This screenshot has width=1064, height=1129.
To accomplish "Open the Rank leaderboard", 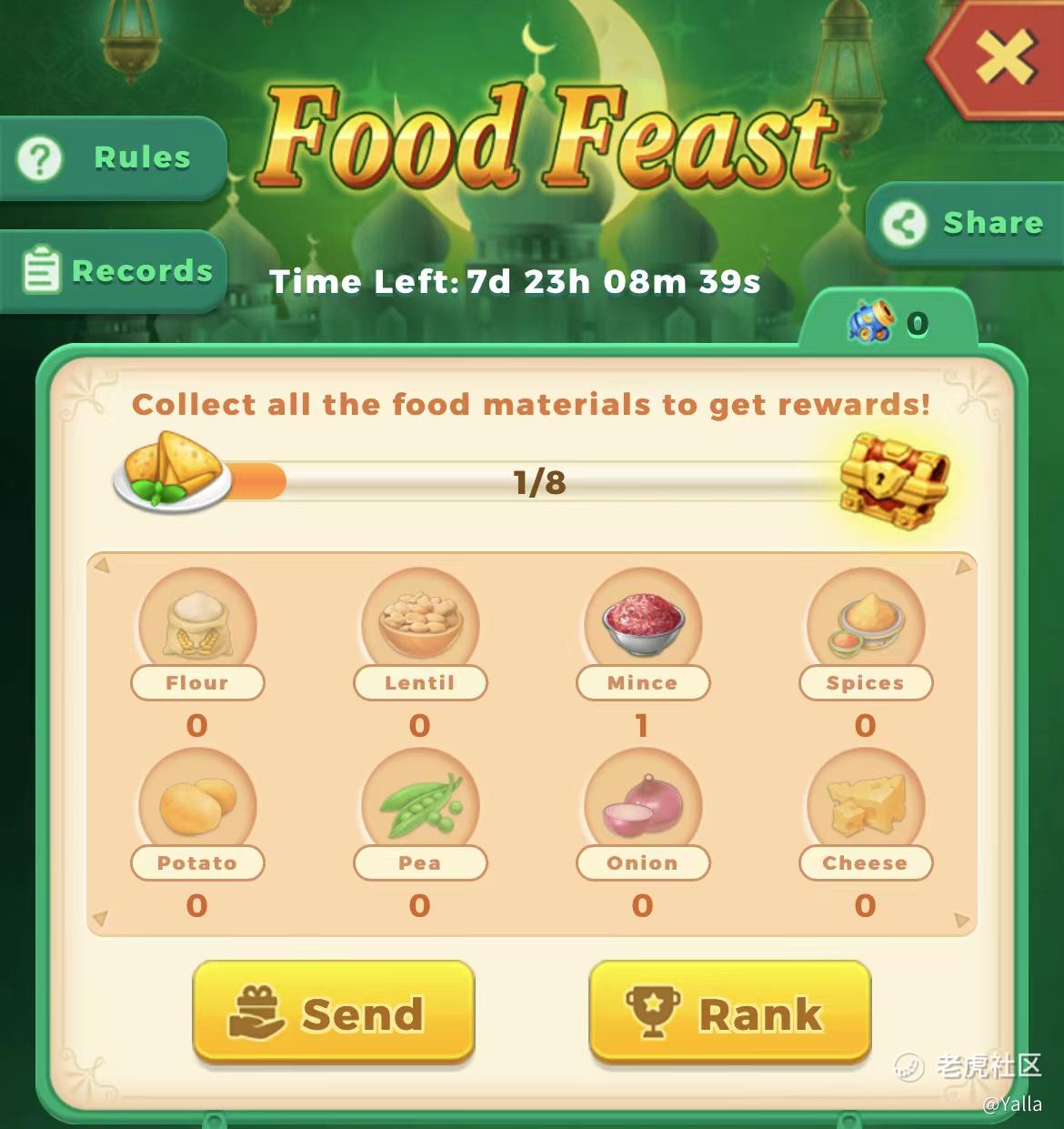I will (729, 1013).
